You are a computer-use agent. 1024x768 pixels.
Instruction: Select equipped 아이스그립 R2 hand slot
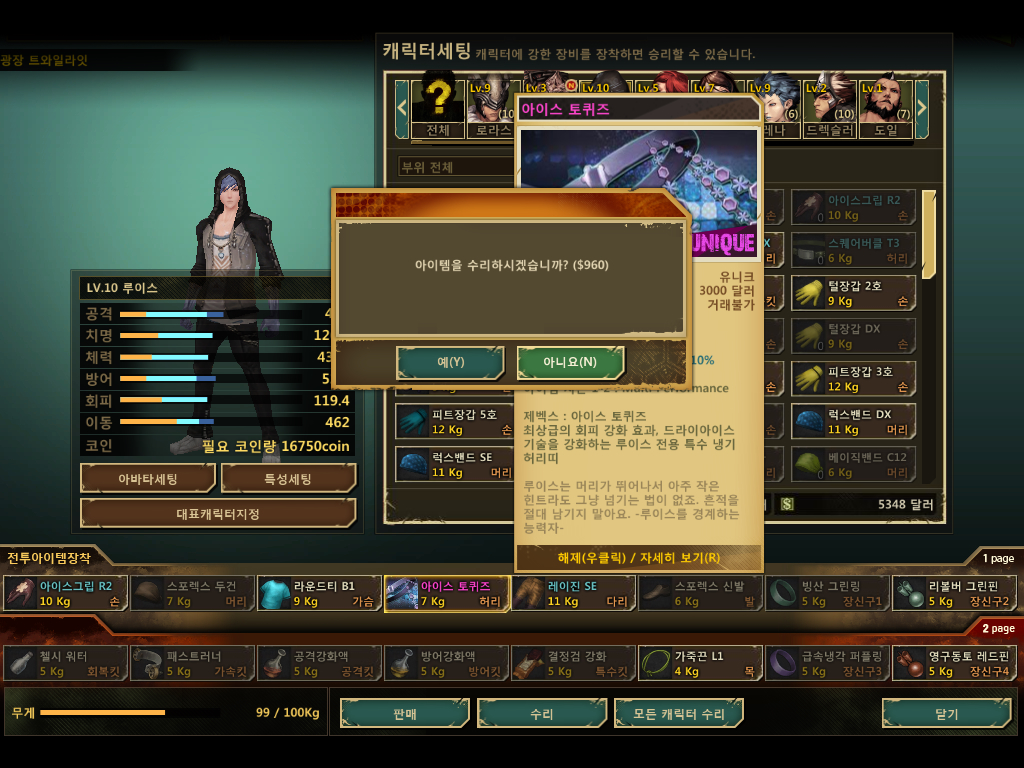[x=66, y=593]
